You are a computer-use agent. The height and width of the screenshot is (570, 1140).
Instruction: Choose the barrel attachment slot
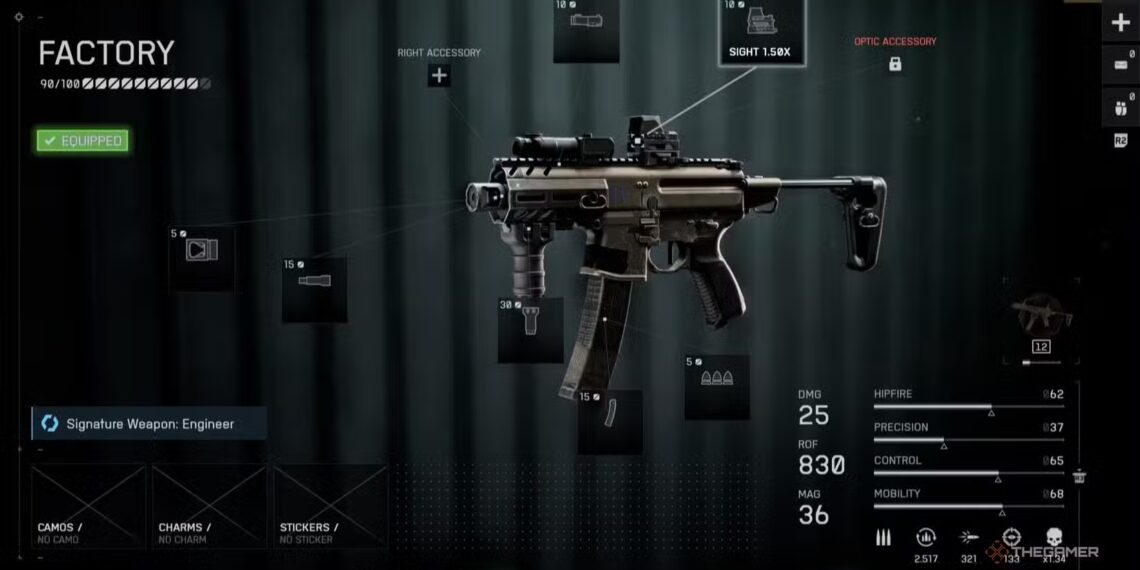(314, 289)
